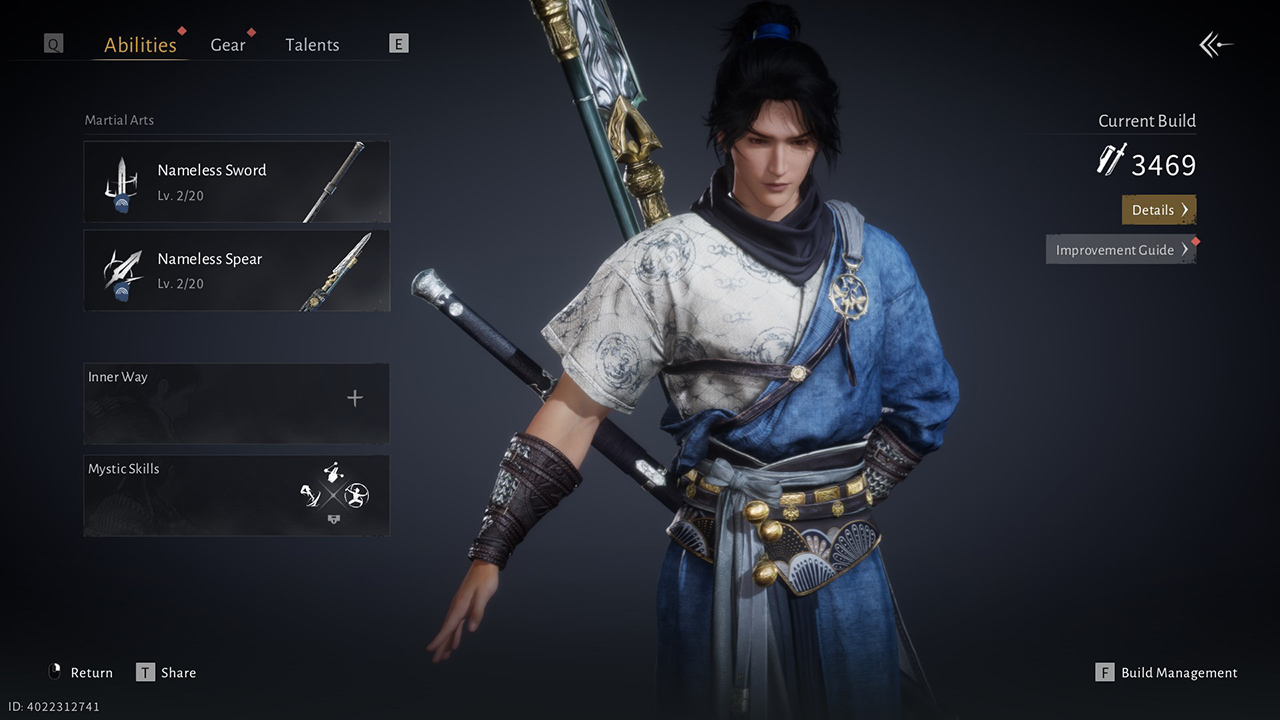Click the top mystic skill icon

(x=333, y=472)
